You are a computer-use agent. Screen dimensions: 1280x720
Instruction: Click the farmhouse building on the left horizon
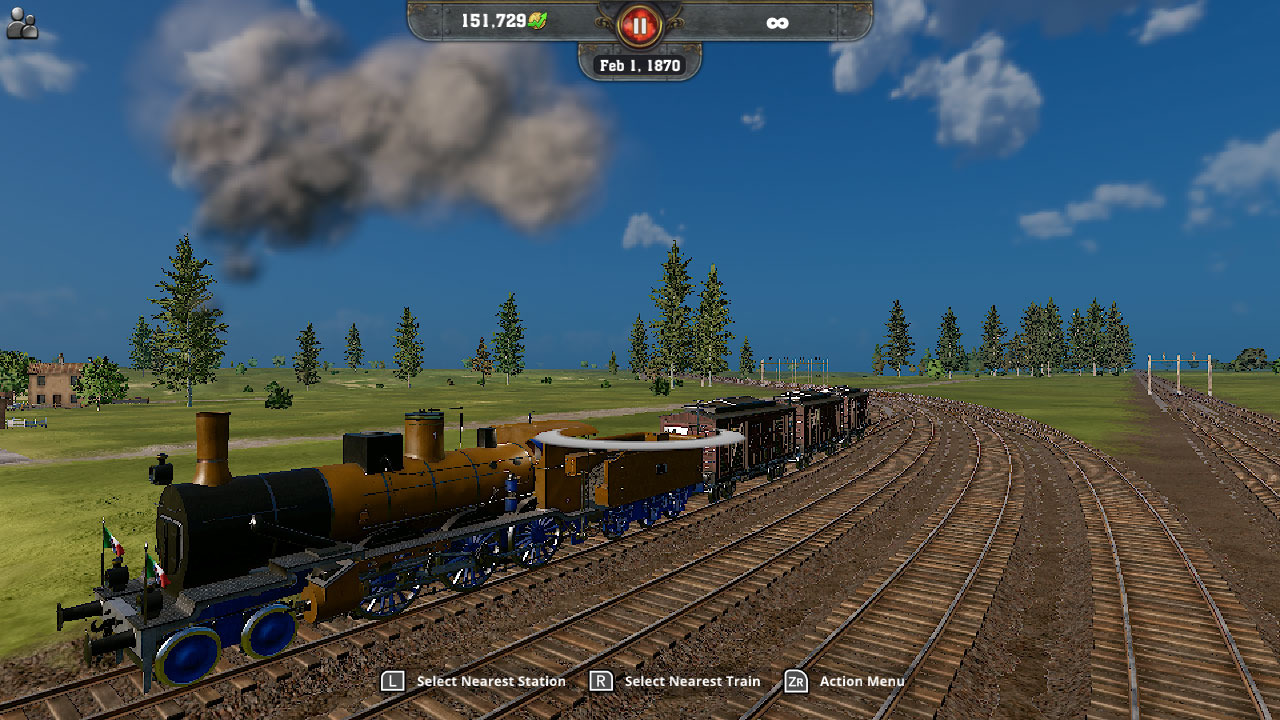coord(55,385)
